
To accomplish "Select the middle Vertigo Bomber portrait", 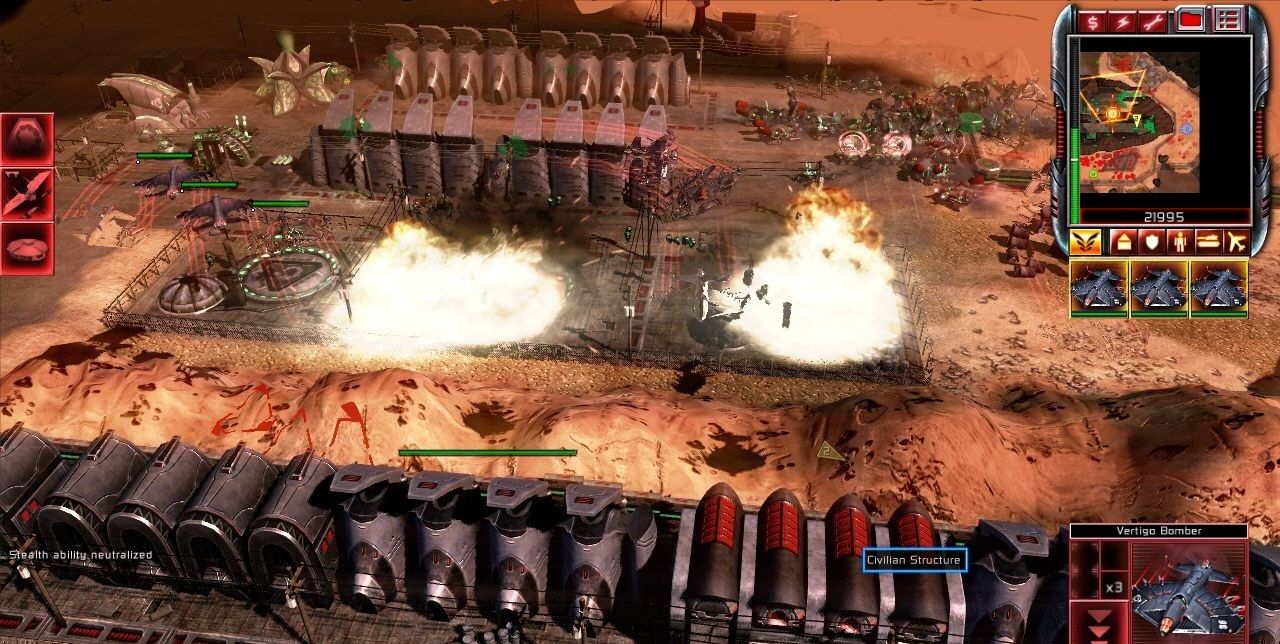I will (1159, 288).
